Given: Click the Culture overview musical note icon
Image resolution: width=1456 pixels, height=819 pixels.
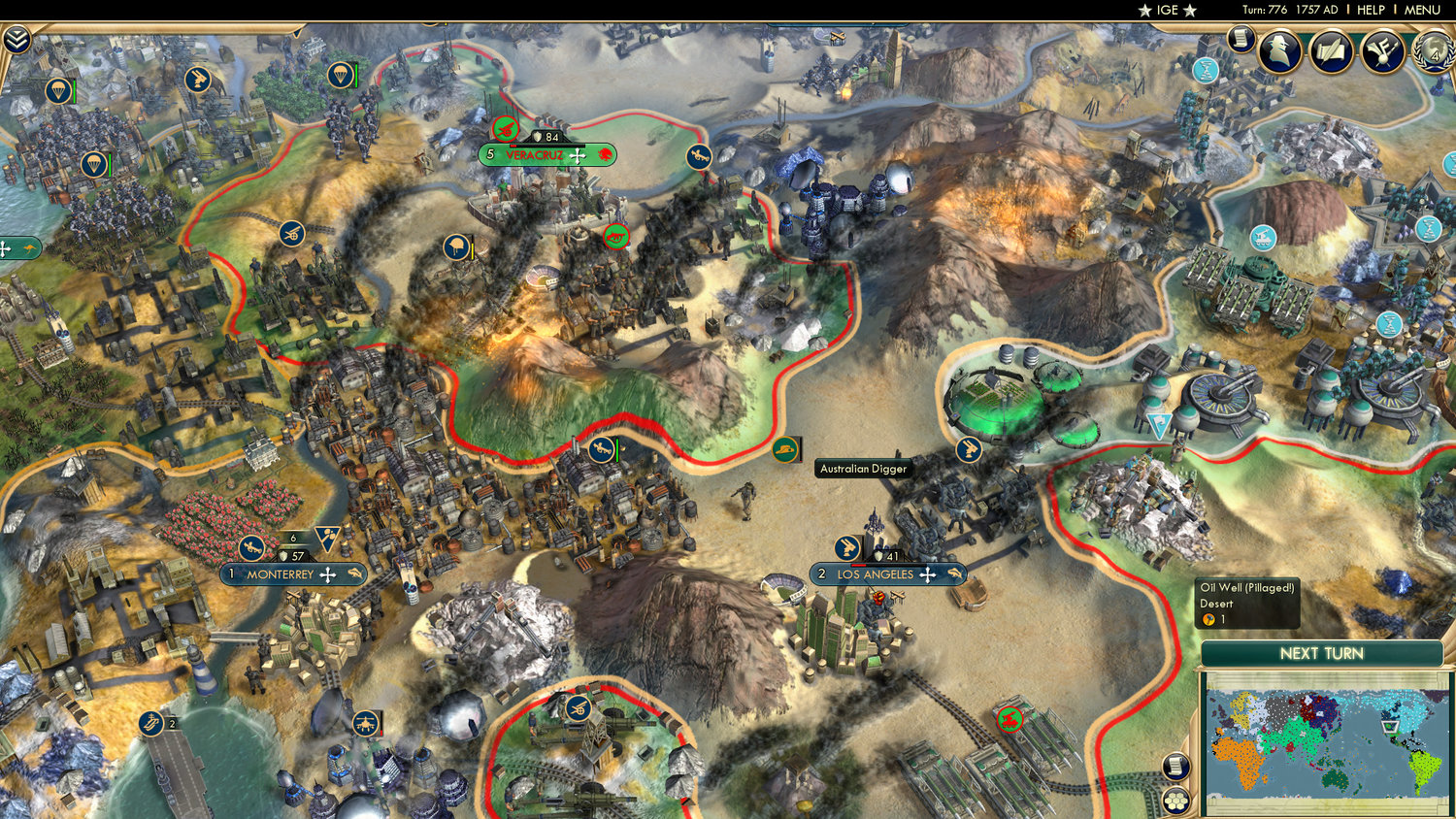Looking at the screenshot, I should pyautogui.click(x=1382, y=51).
